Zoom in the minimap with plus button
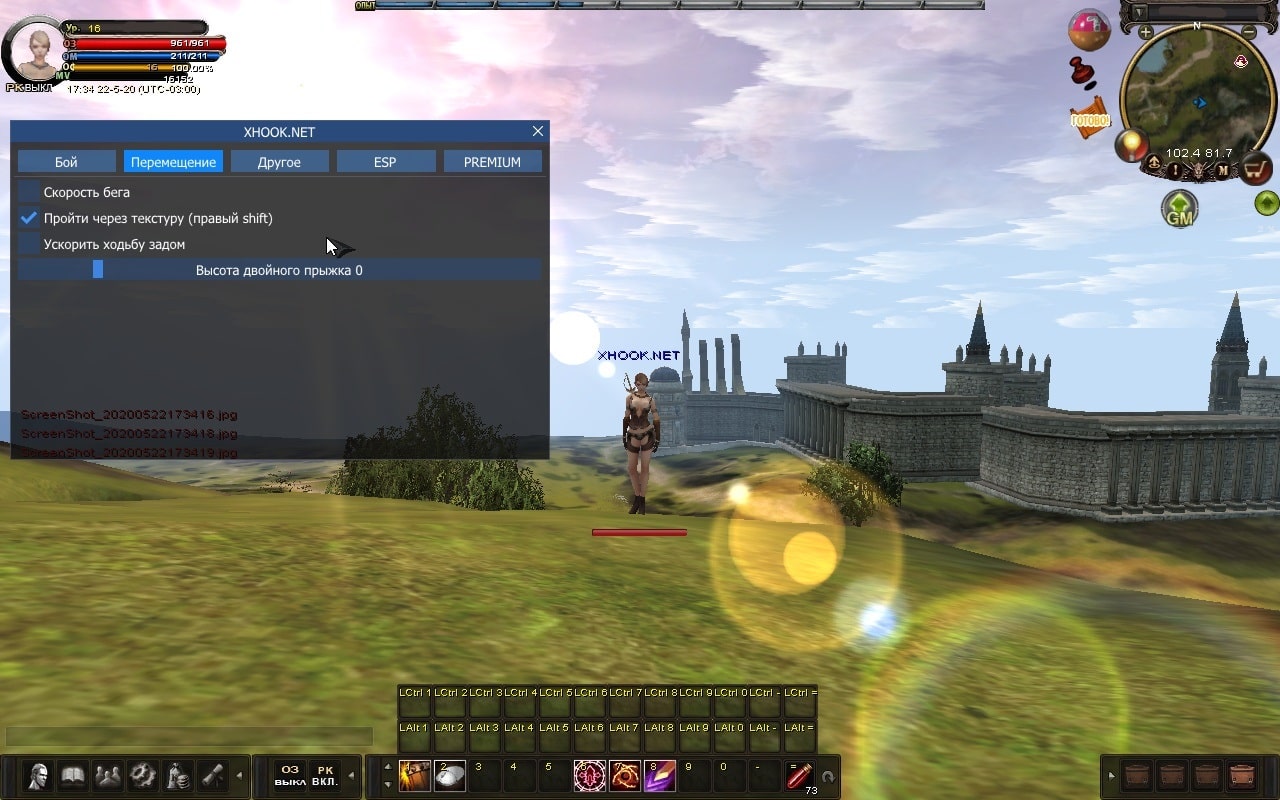The width and height of the screenshot is (1280, 800). (x=1146, y=32)
